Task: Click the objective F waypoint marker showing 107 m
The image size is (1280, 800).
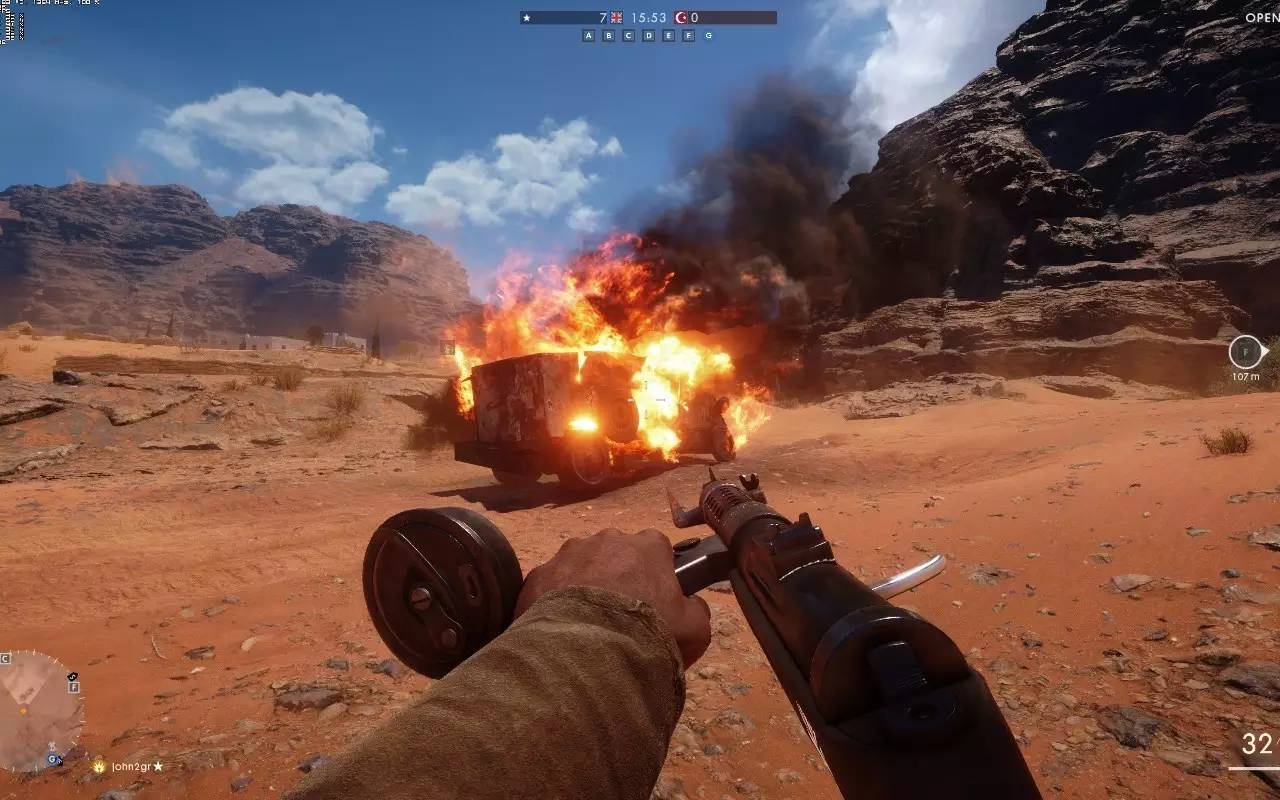Action: click(x=1246, y=352)
